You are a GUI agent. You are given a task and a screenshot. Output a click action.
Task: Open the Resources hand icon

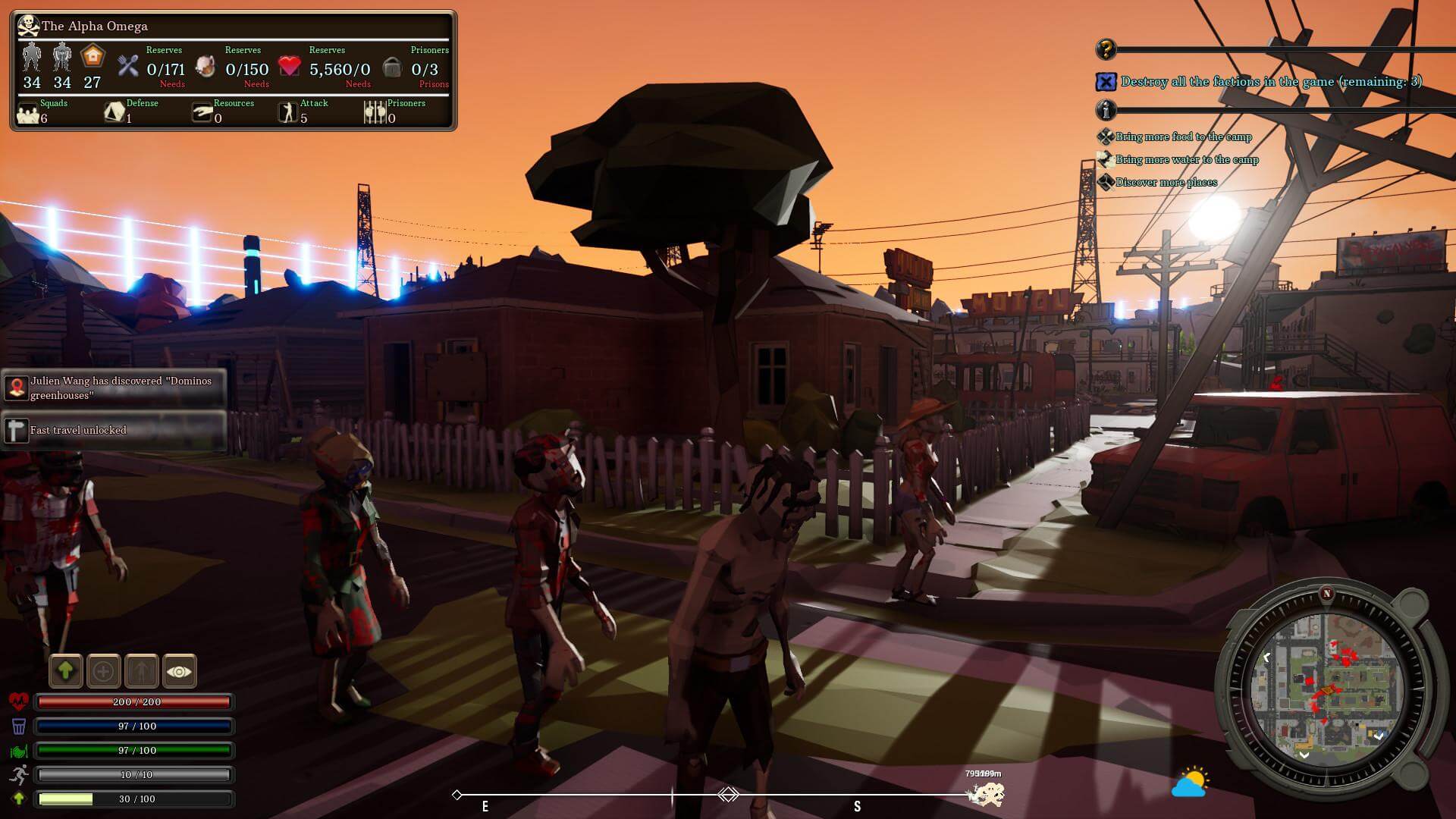tap(202, 113)
